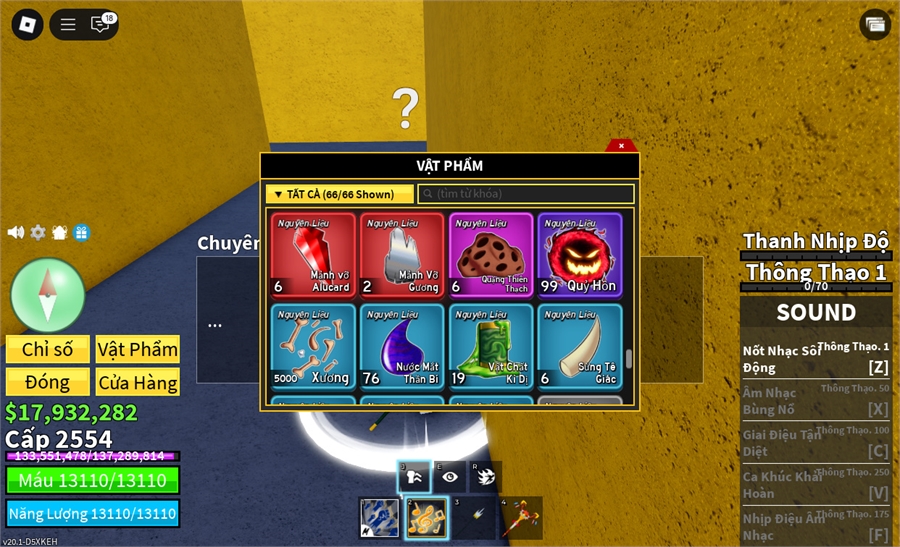The image size is (900, 547).
Task: Select the Sừng Tê Giác horn item
Action: pos(580,346)
